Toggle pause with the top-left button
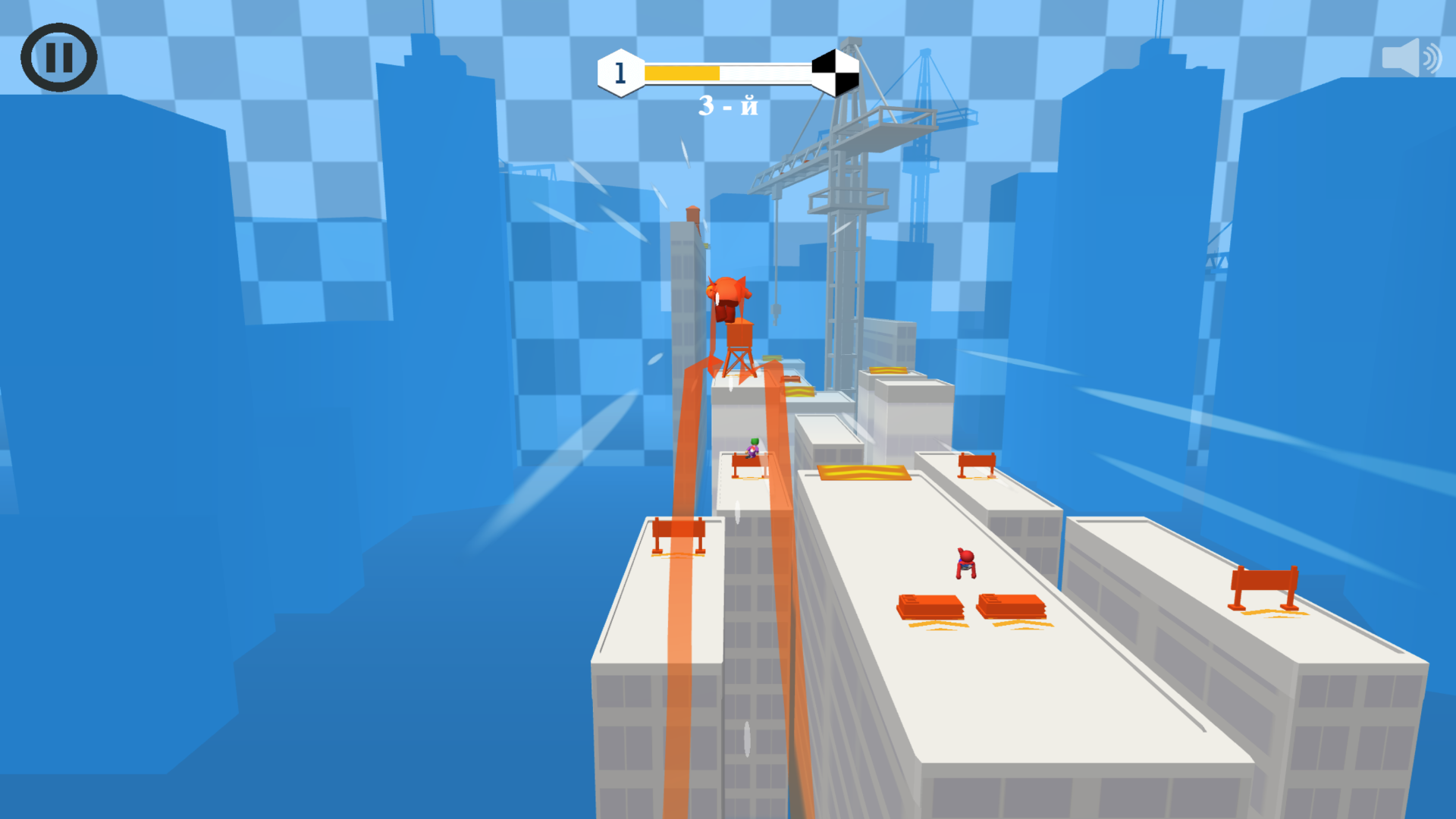 (x=60, y=57)
